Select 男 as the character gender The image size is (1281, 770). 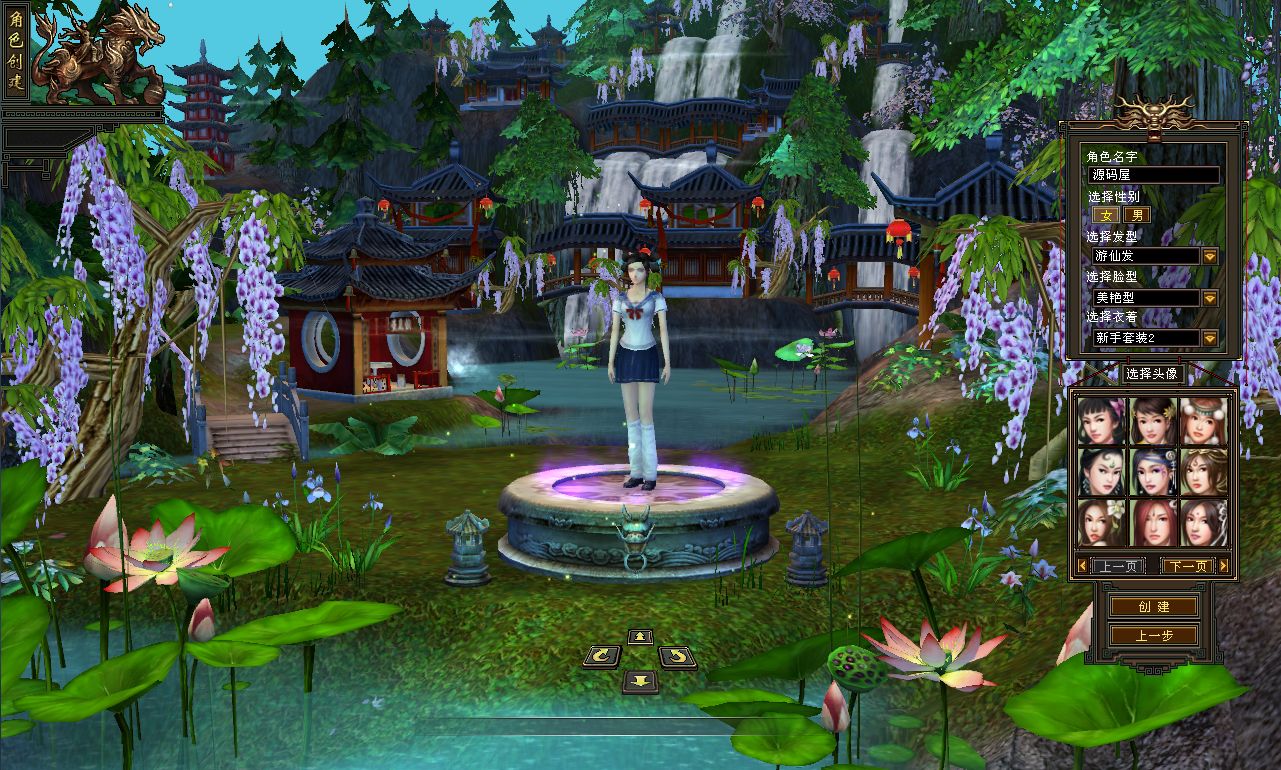pos(1138,214)
